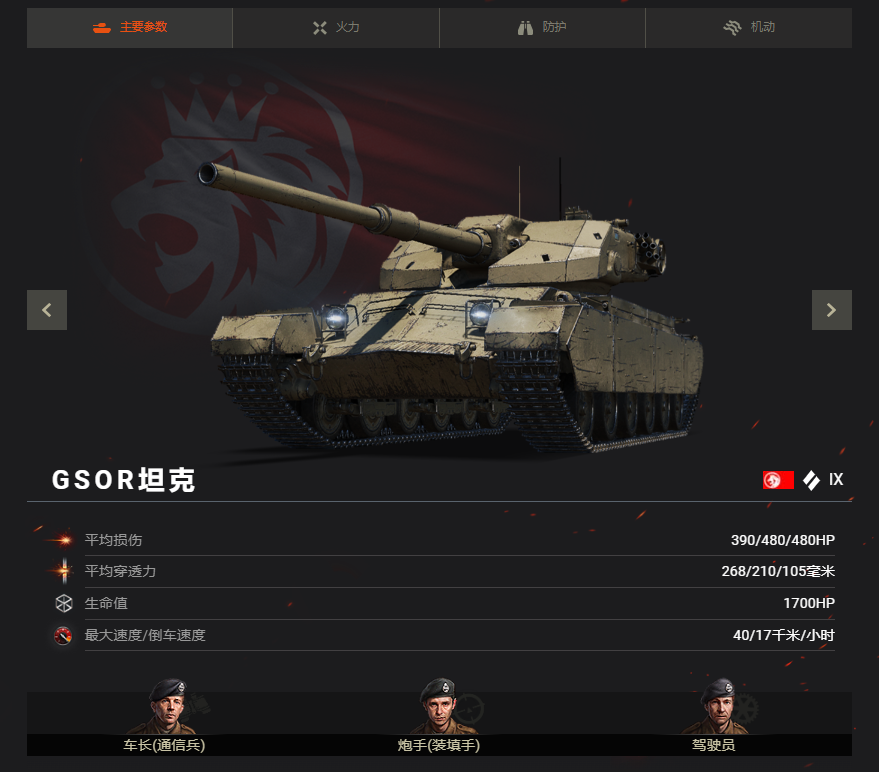
Task: Click the 平均损伤 stat row
Action: [440, 540]
